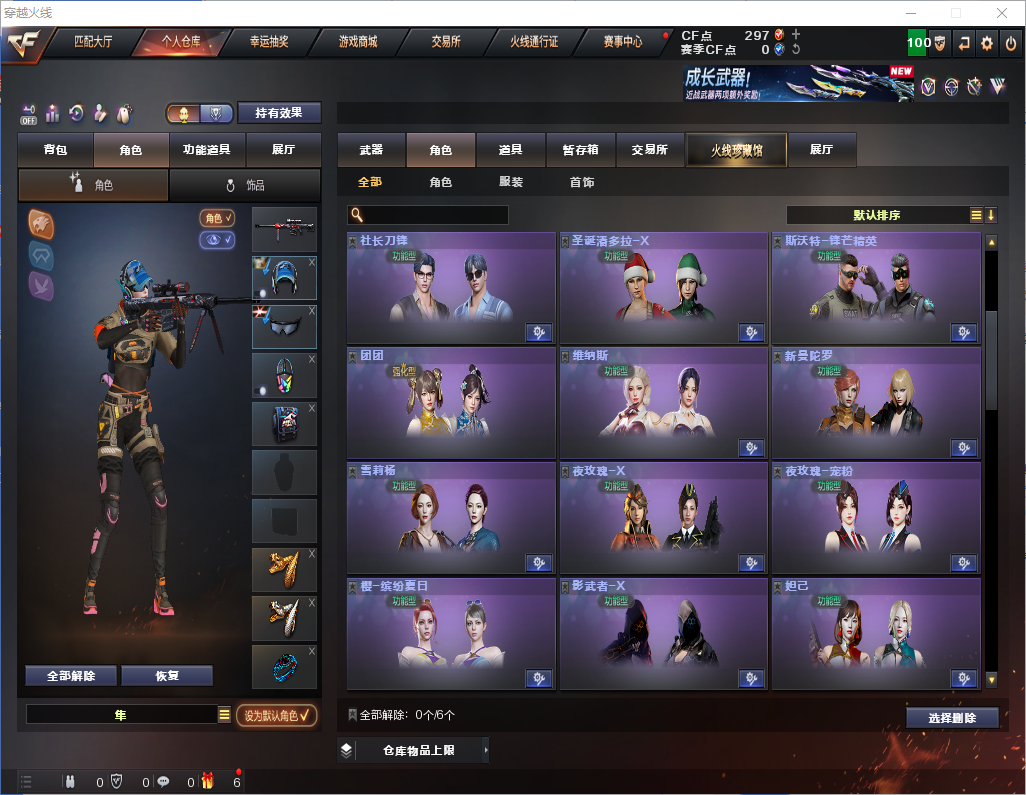Filter the list by 首饰 accessories
Image resolution: width=1026 pixels, height=795 pixels.
[582, 182]
